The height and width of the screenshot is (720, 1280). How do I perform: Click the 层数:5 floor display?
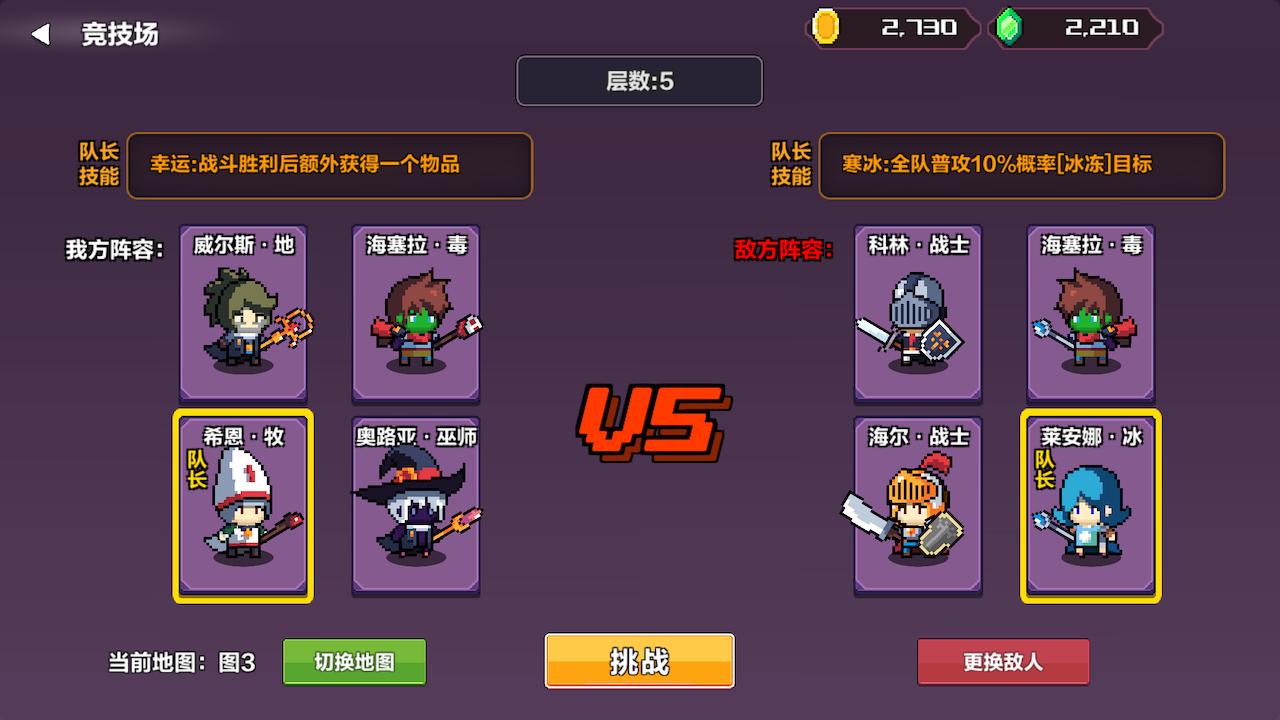click(639, 81)
